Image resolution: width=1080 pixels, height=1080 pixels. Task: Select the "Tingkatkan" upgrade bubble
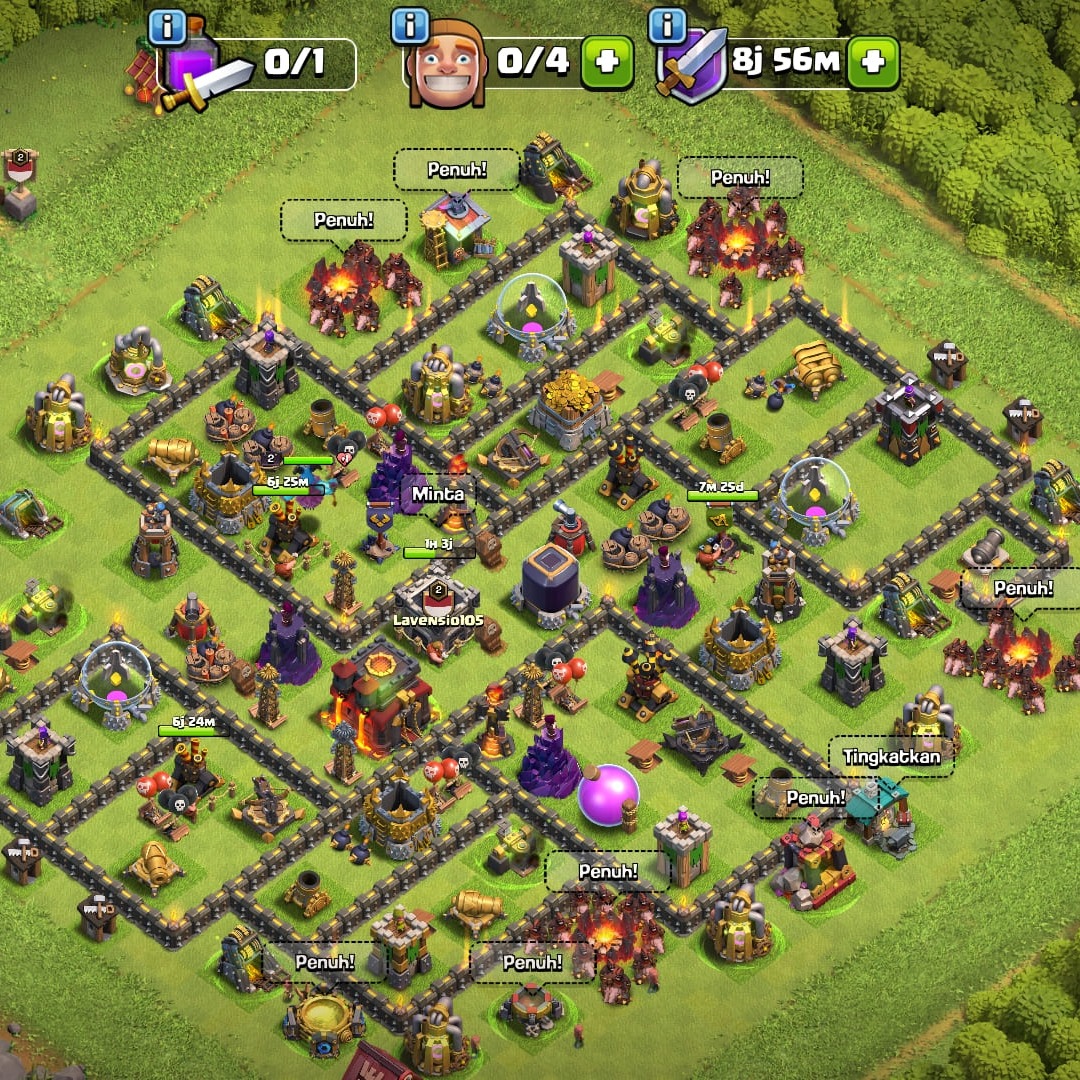[892, 757]
